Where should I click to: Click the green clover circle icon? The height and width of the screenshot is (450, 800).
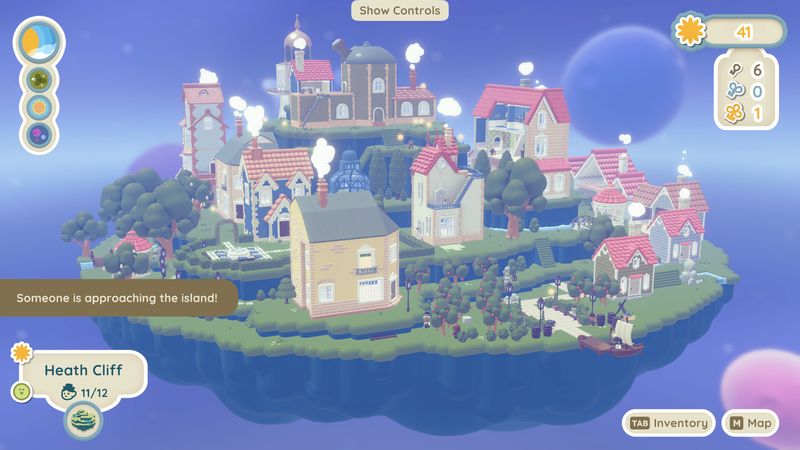[x=38, y=79]
